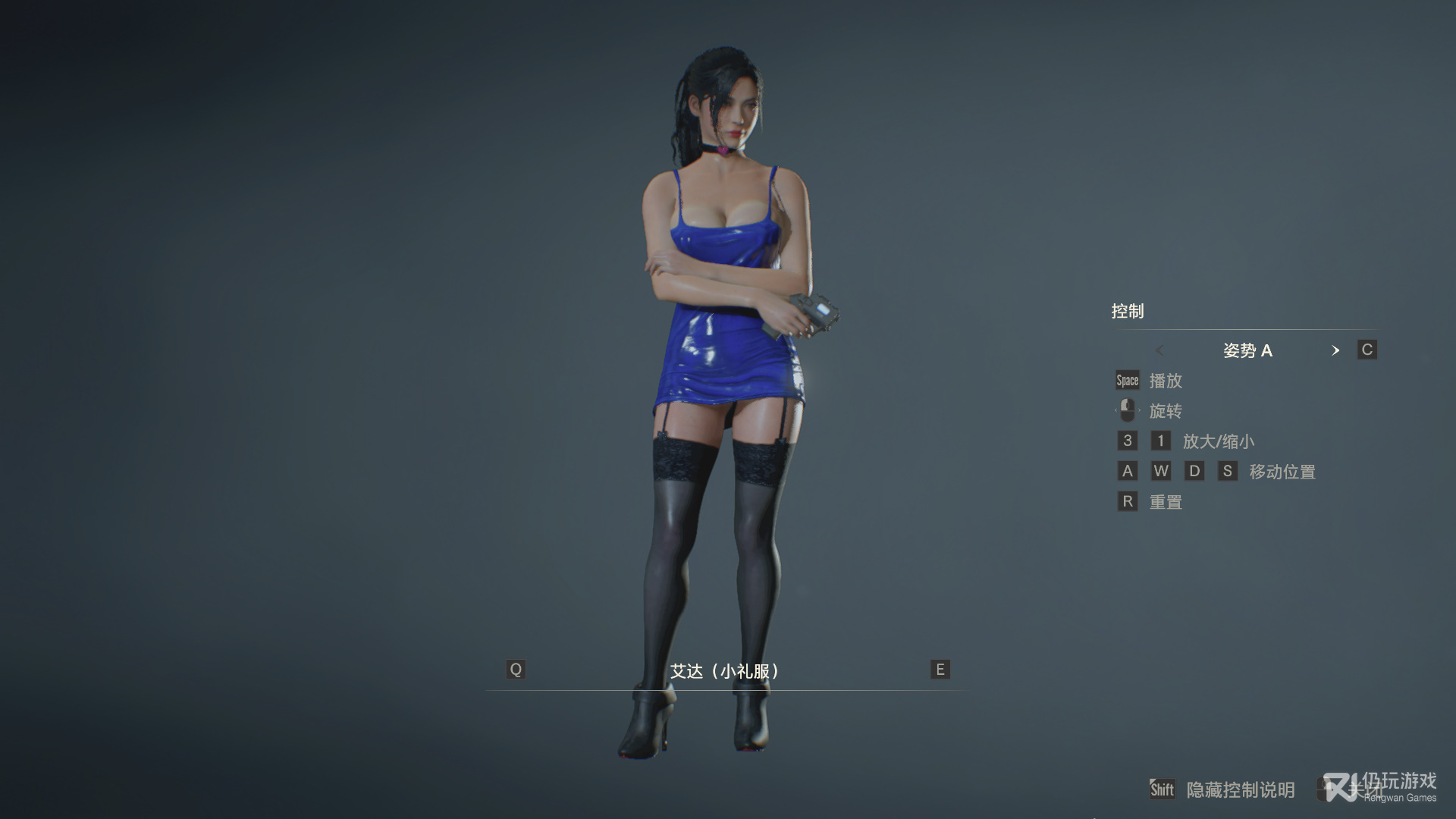The image size is (1456, 819).
Task: Click the 播放 play animation label
Action: [x=1166, y=381]
